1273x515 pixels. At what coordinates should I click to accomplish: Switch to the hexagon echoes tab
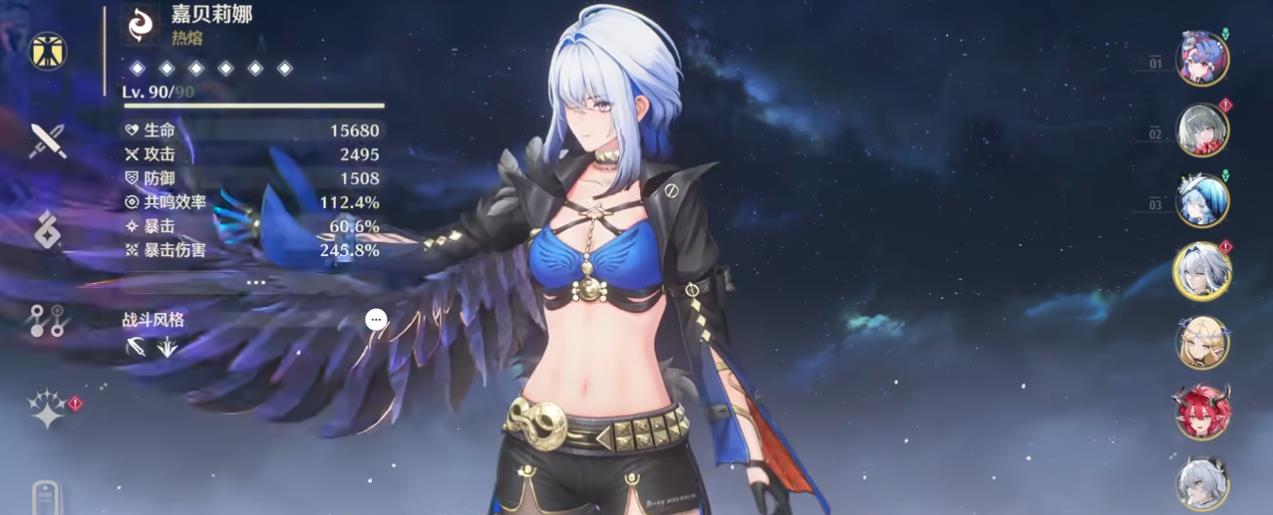coord(47,230)
